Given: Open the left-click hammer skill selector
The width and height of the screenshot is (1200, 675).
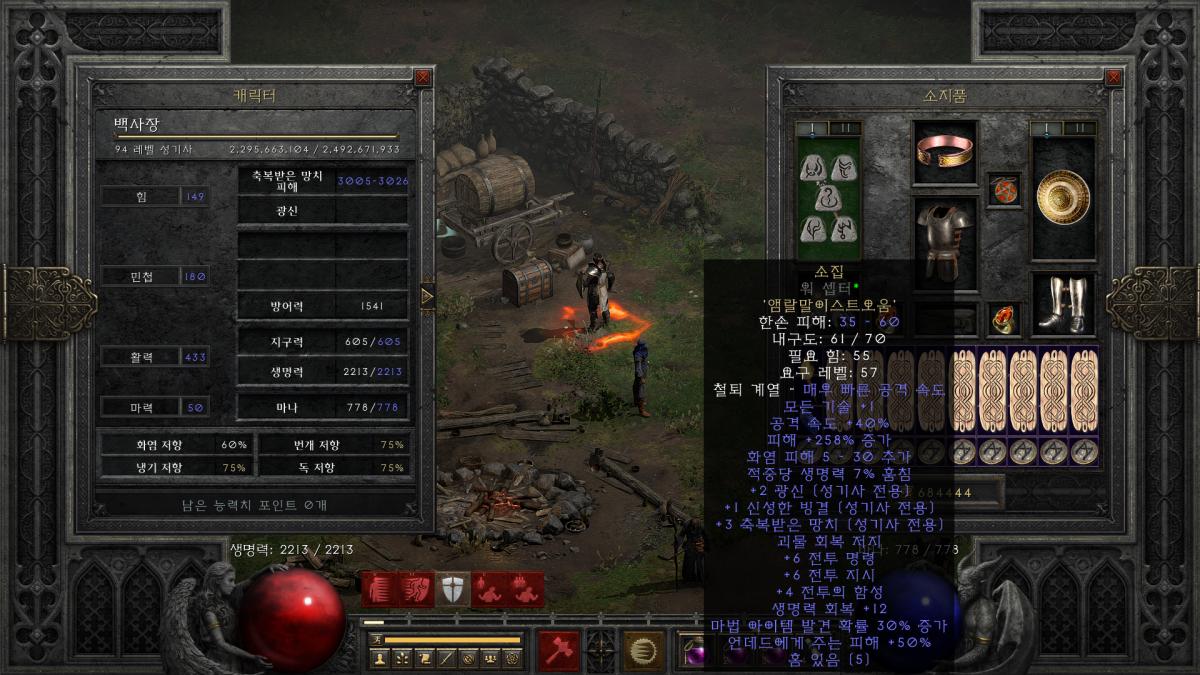Looking at the screenshot, I should click(x=559, y=650).
